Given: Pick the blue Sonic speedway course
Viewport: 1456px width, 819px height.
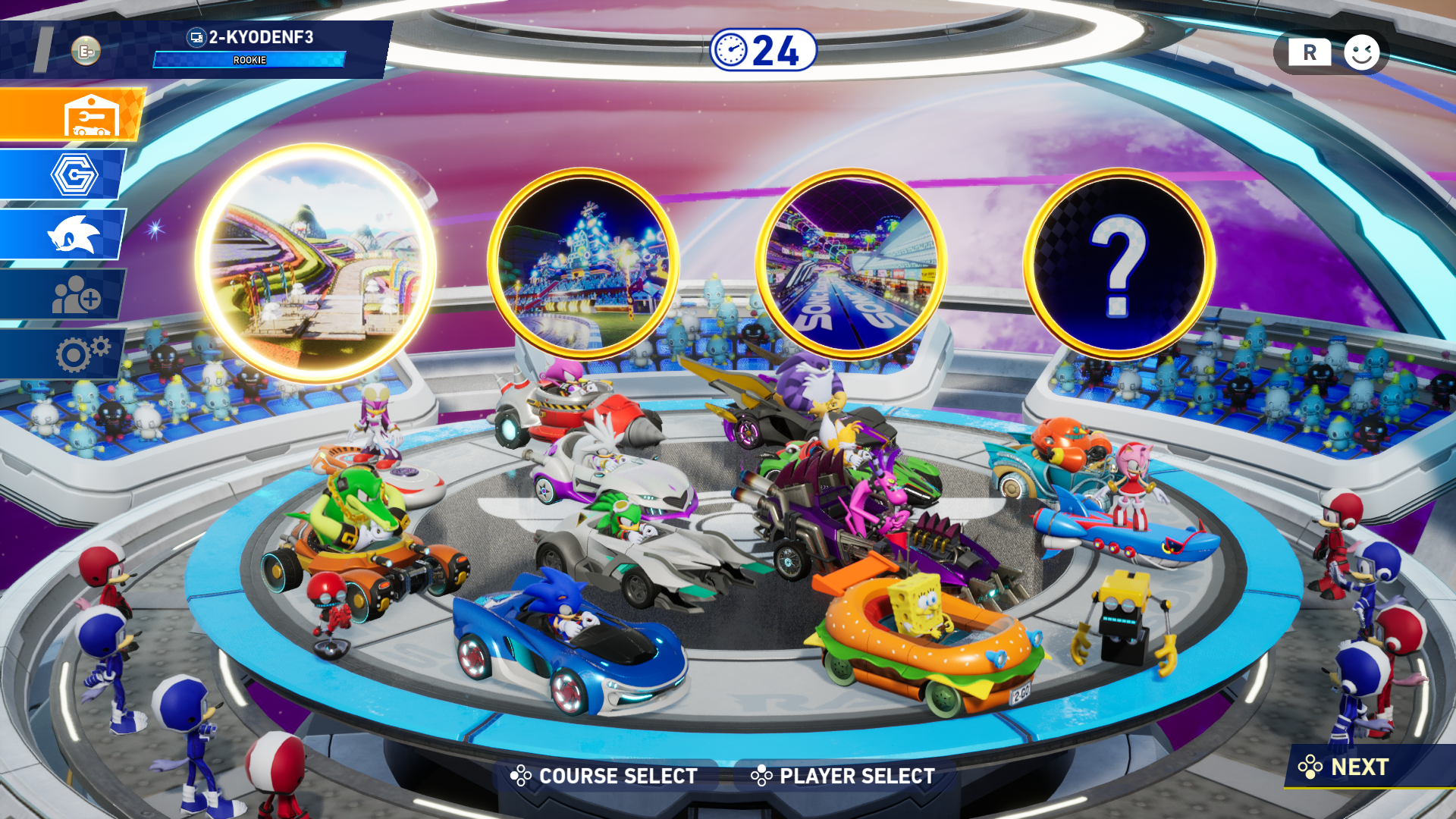Looking at the screenshot, I should (851, 263).
